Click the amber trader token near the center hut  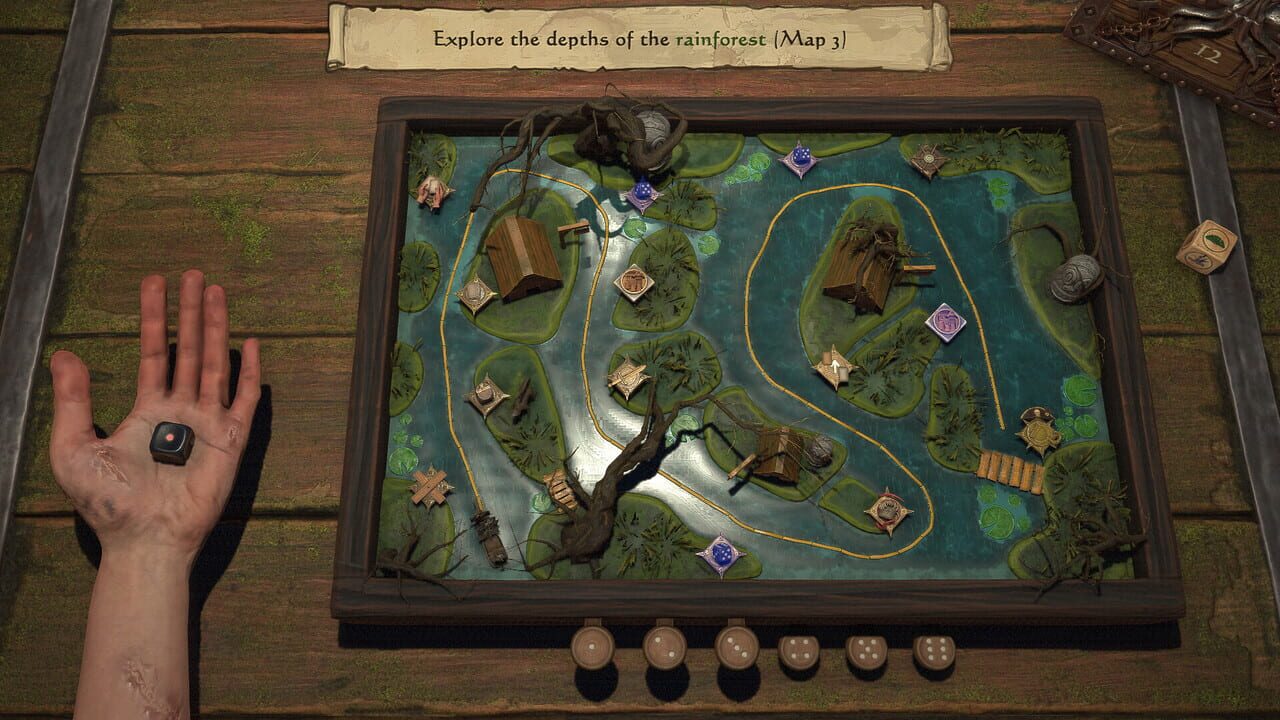[x=633, y=282]
